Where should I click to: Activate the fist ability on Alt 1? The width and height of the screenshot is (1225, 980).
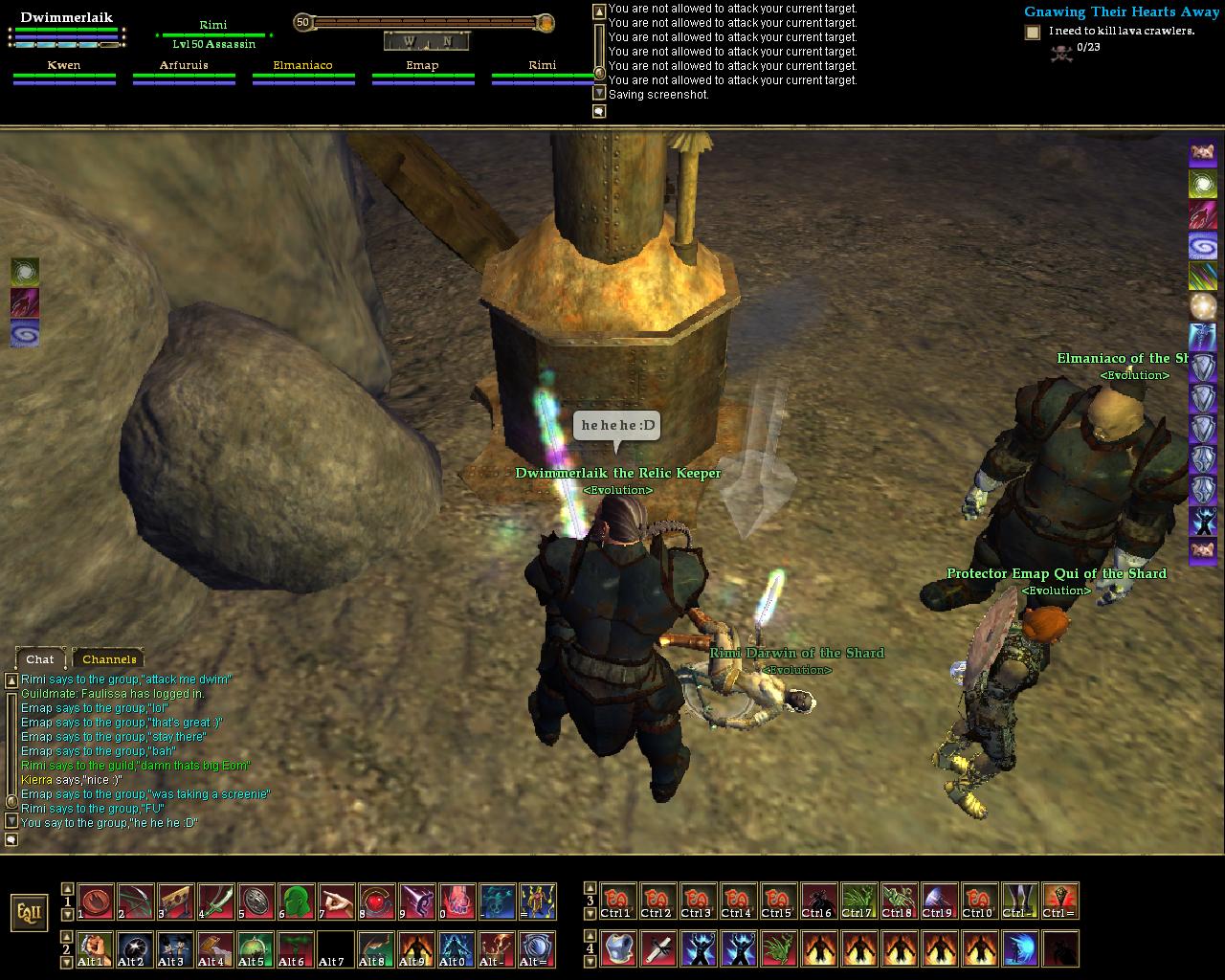95,948
